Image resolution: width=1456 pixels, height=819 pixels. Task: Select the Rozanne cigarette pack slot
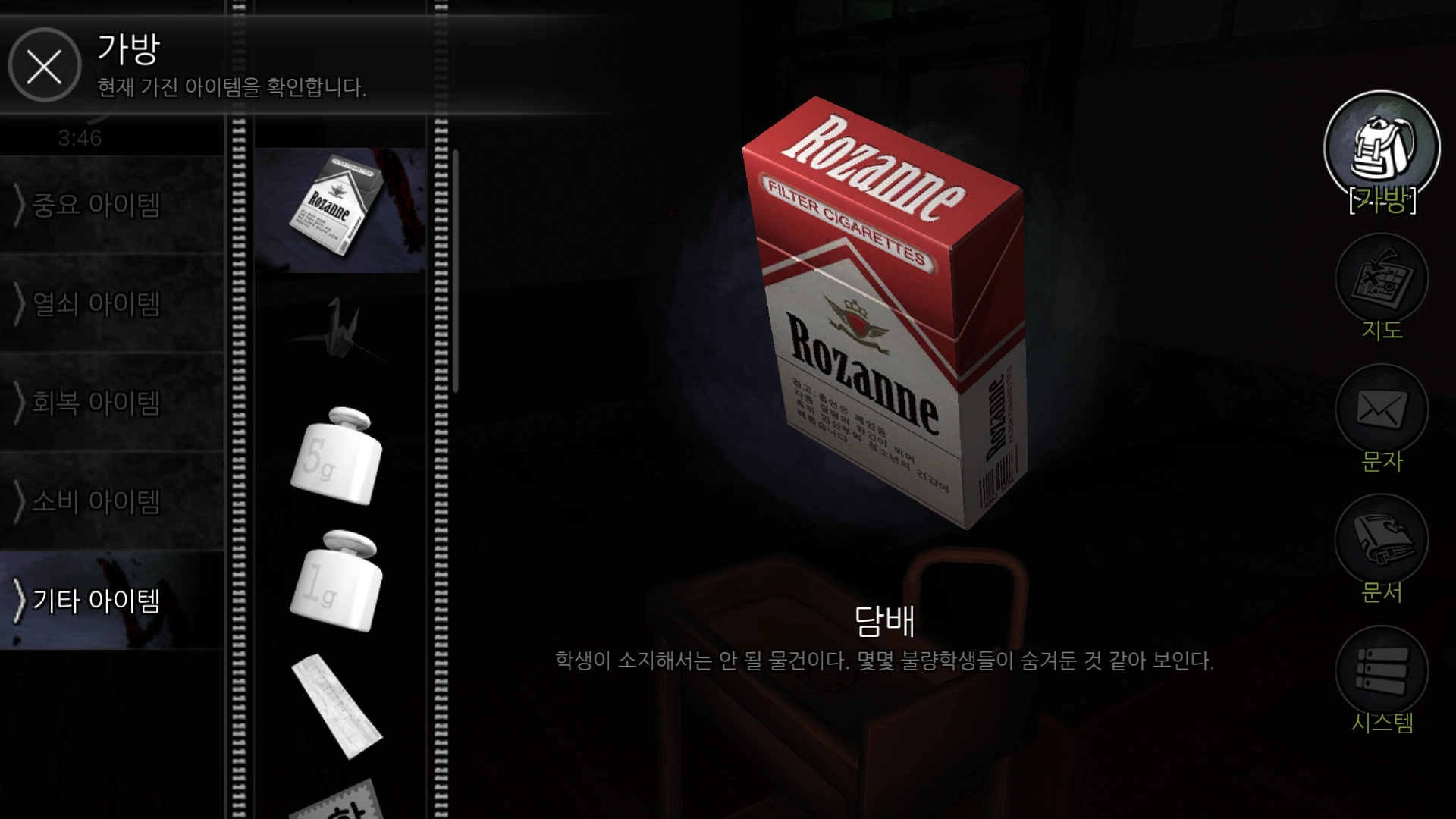pos(339,210)
